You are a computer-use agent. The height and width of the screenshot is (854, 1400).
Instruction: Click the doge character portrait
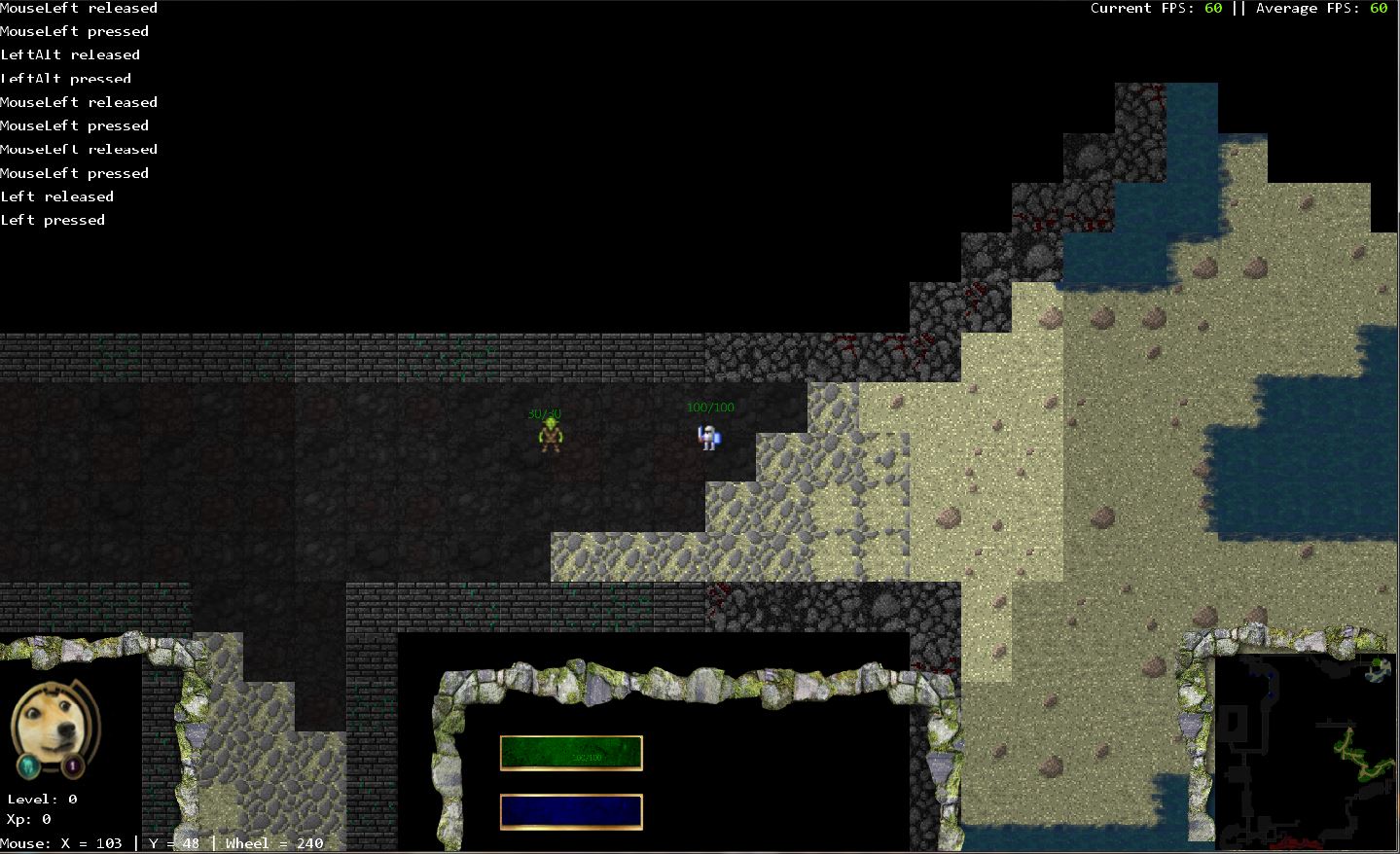tap(52, 720)
